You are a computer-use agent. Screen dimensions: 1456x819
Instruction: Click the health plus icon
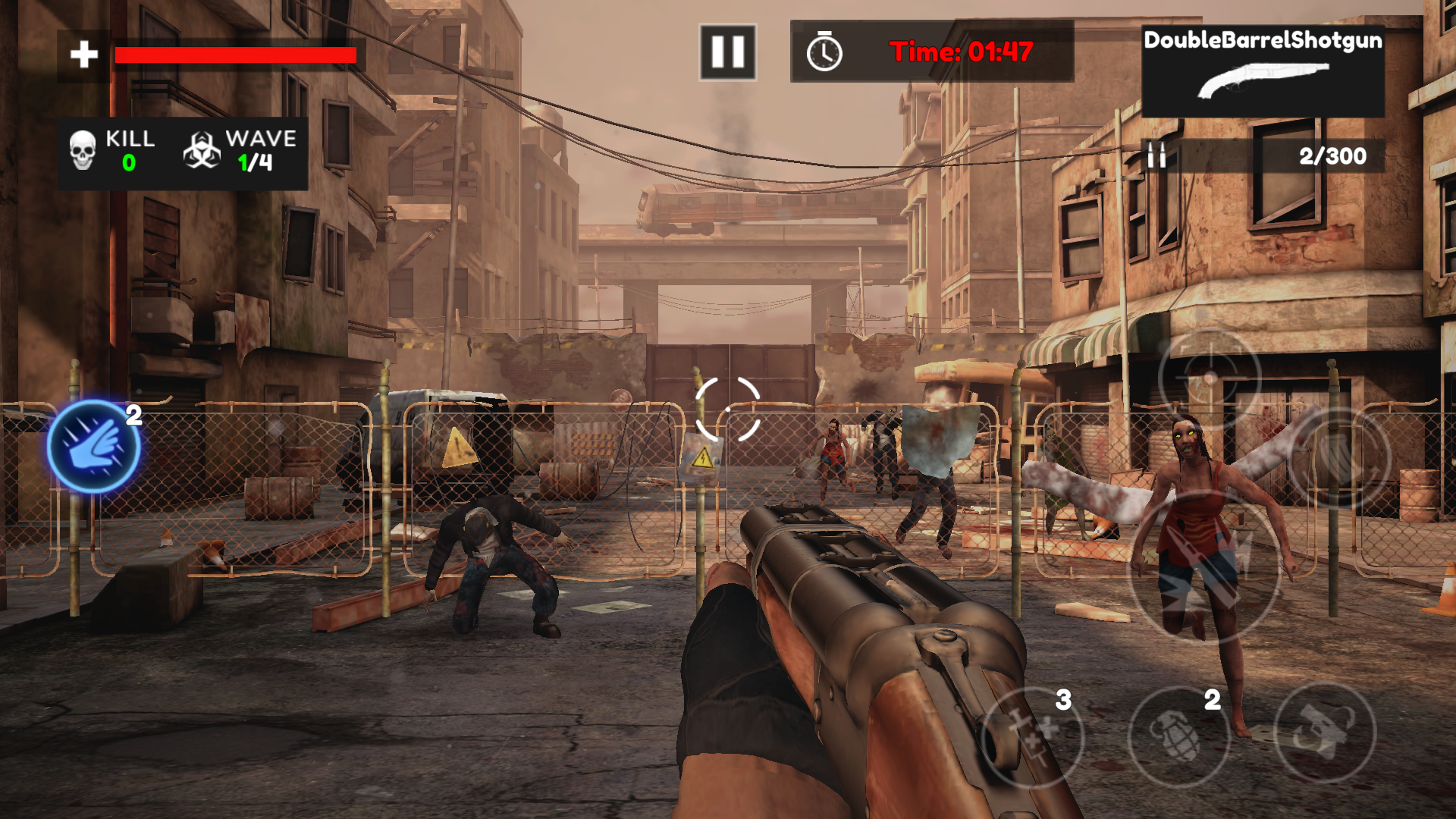[x=83, y=53]
